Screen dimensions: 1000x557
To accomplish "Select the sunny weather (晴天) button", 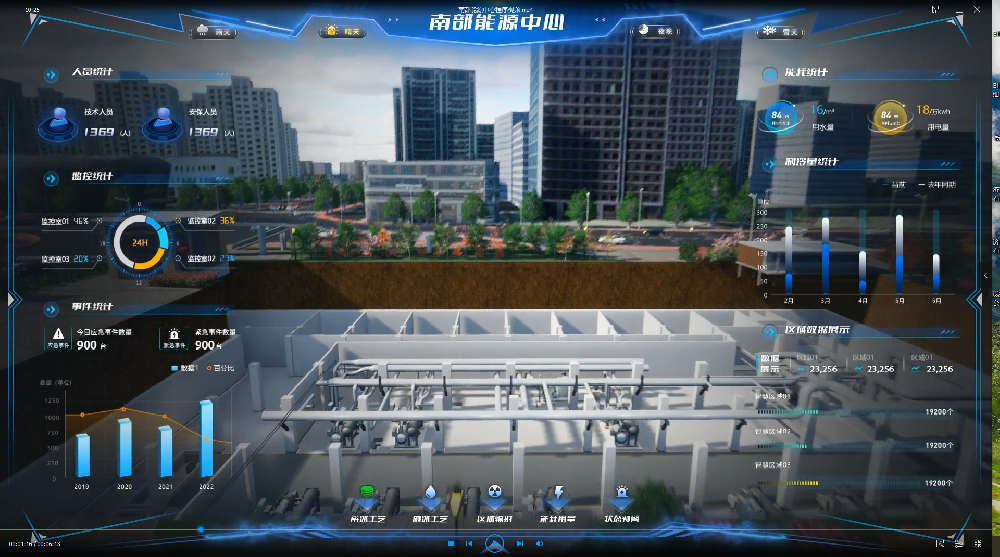I will click(x=342, y=32).
